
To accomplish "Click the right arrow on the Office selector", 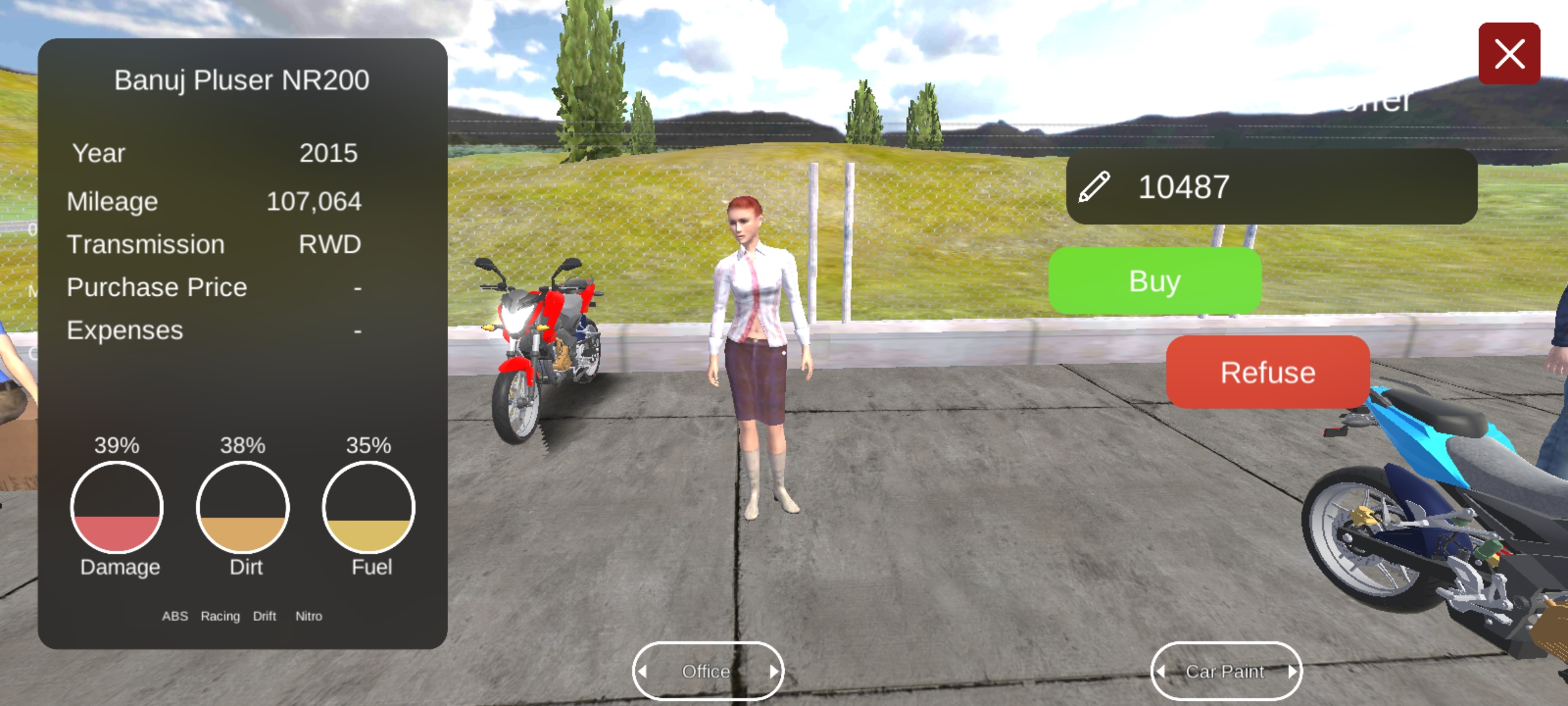I will [774, 671].
